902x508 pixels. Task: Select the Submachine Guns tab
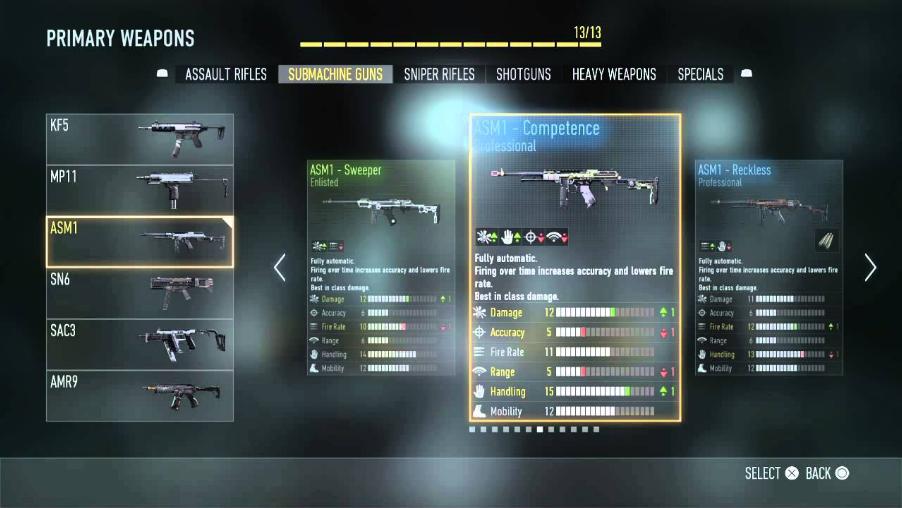[335, 74]
